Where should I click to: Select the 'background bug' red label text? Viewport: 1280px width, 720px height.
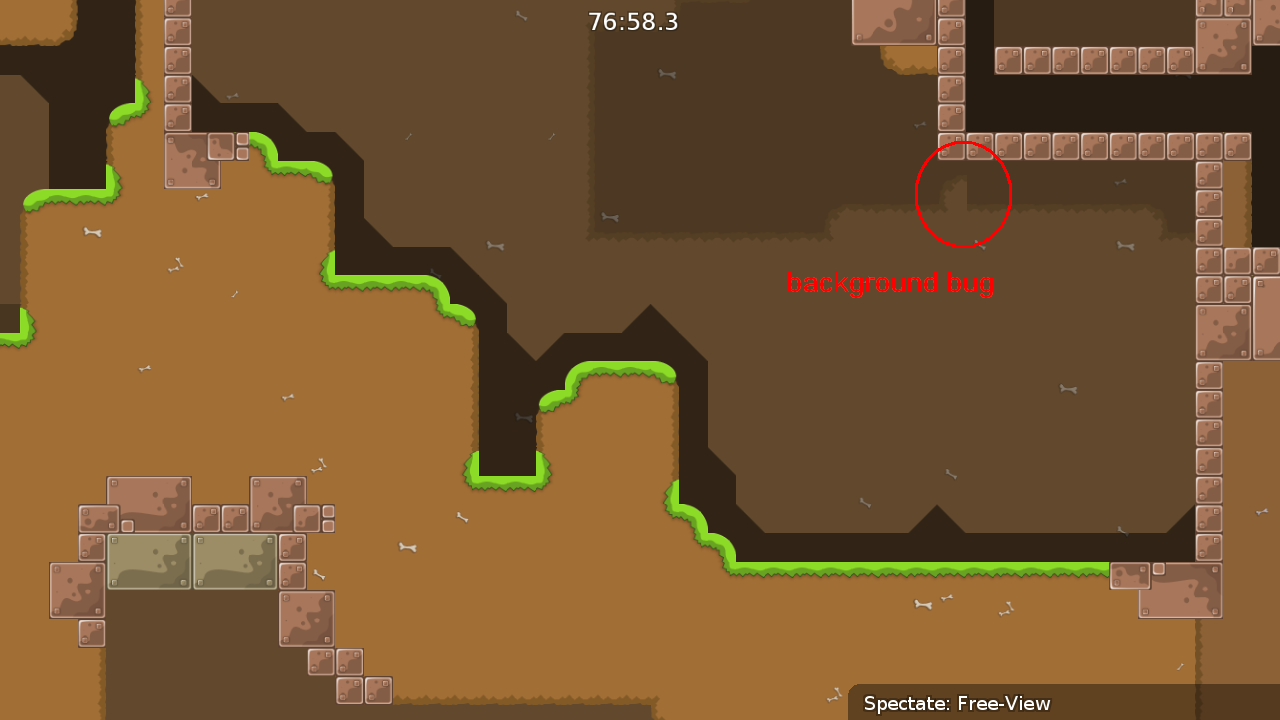click(x=891, y=283)
